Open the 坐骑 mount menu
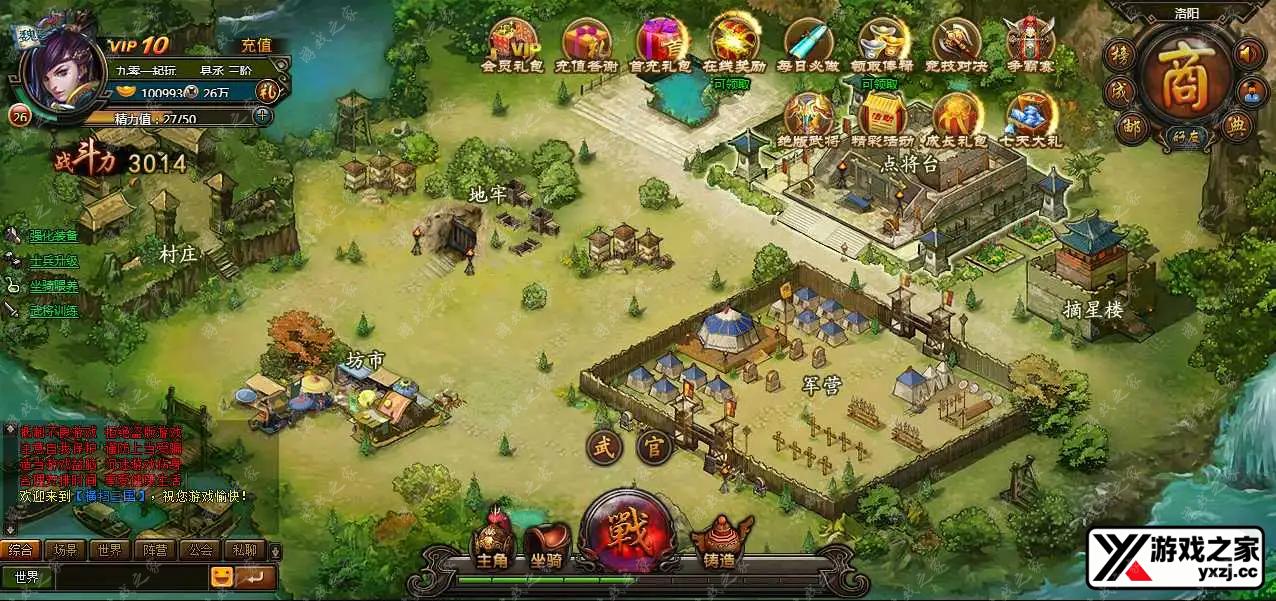Screen dimensions: 1276x601 (547, 544)
